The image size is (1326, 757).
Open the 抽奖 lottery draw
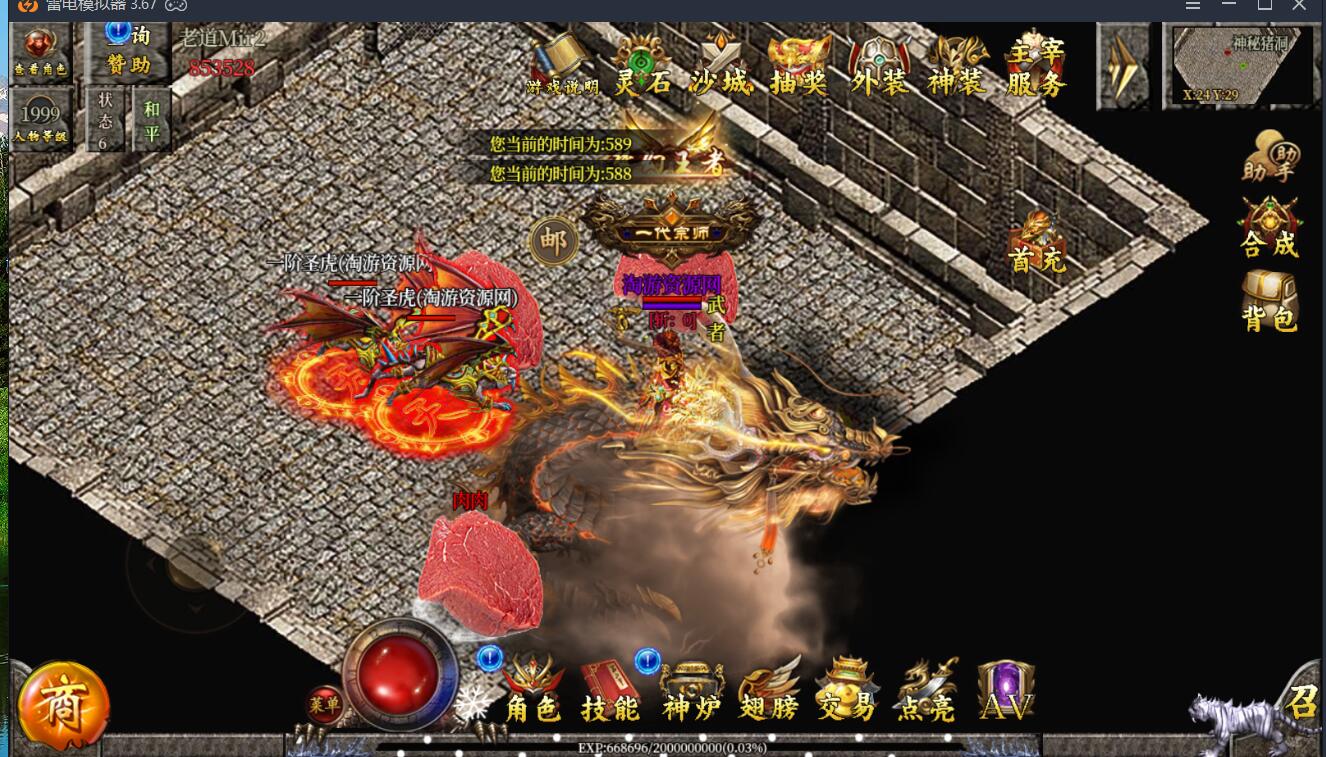(x=799, y=67)
